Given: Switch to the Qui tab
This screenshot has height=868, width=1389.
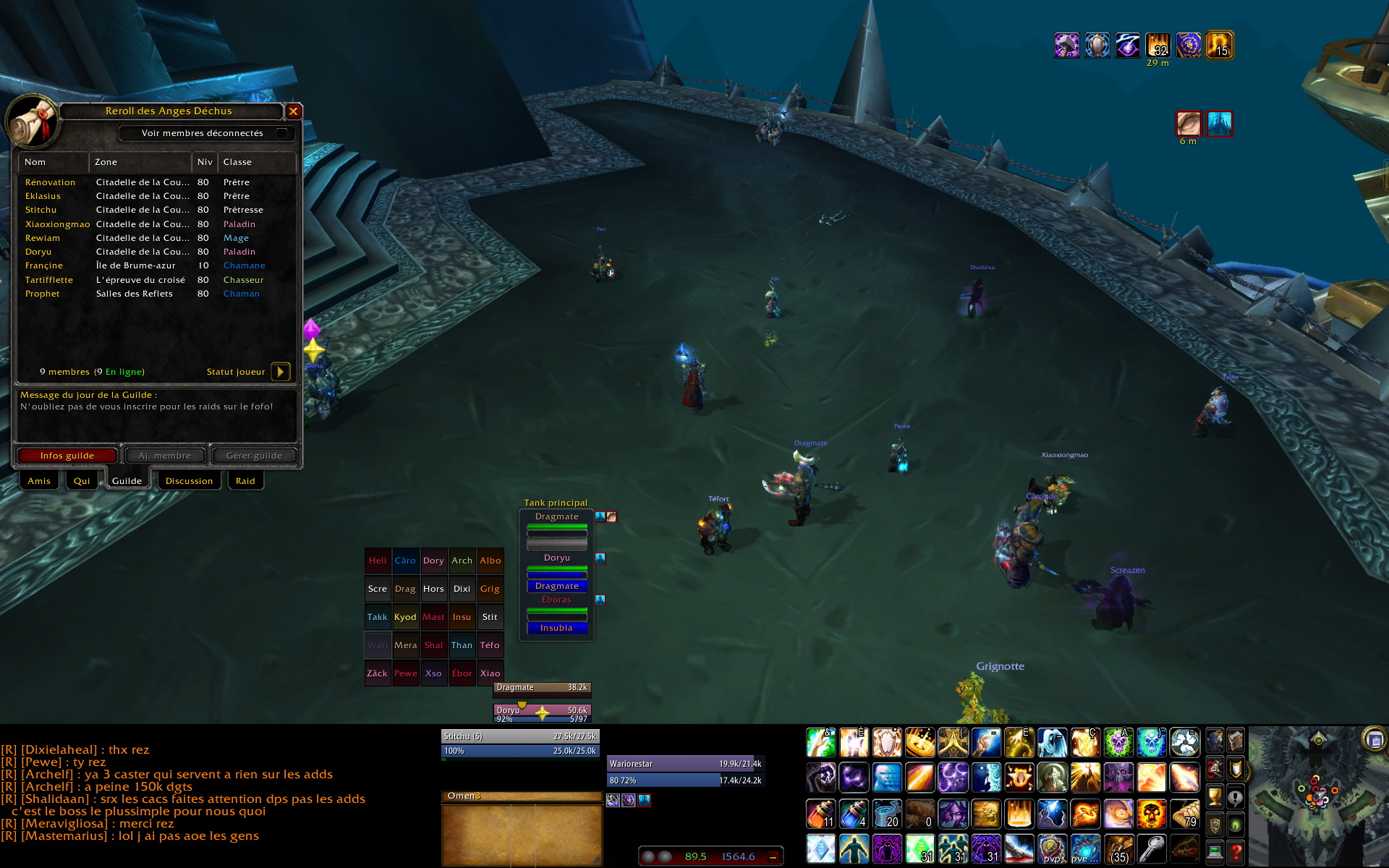Looking at the screenshot, I should click(x=82, y=481).
